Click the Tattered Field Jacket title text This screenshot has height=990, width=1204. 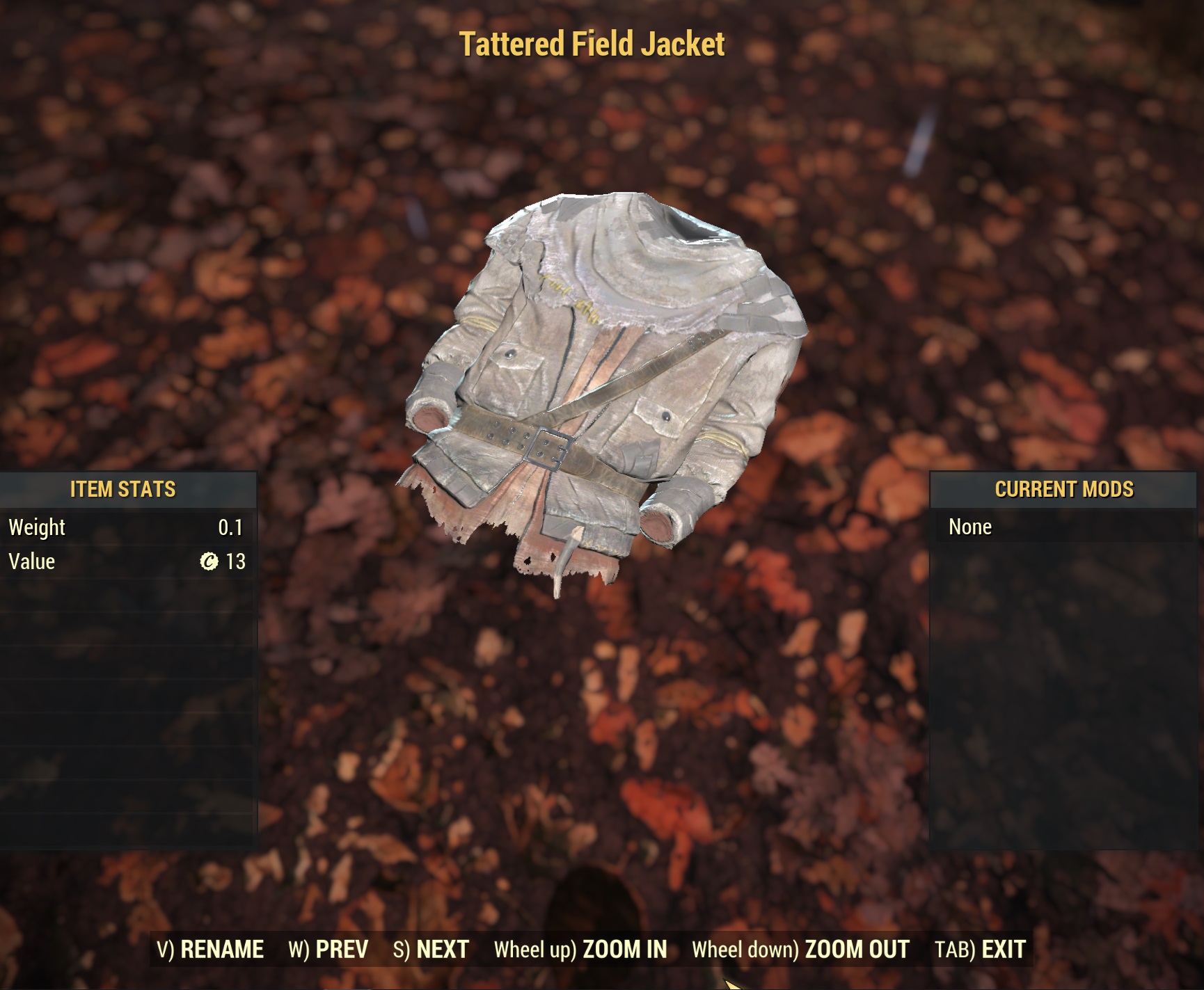(594, 43)
